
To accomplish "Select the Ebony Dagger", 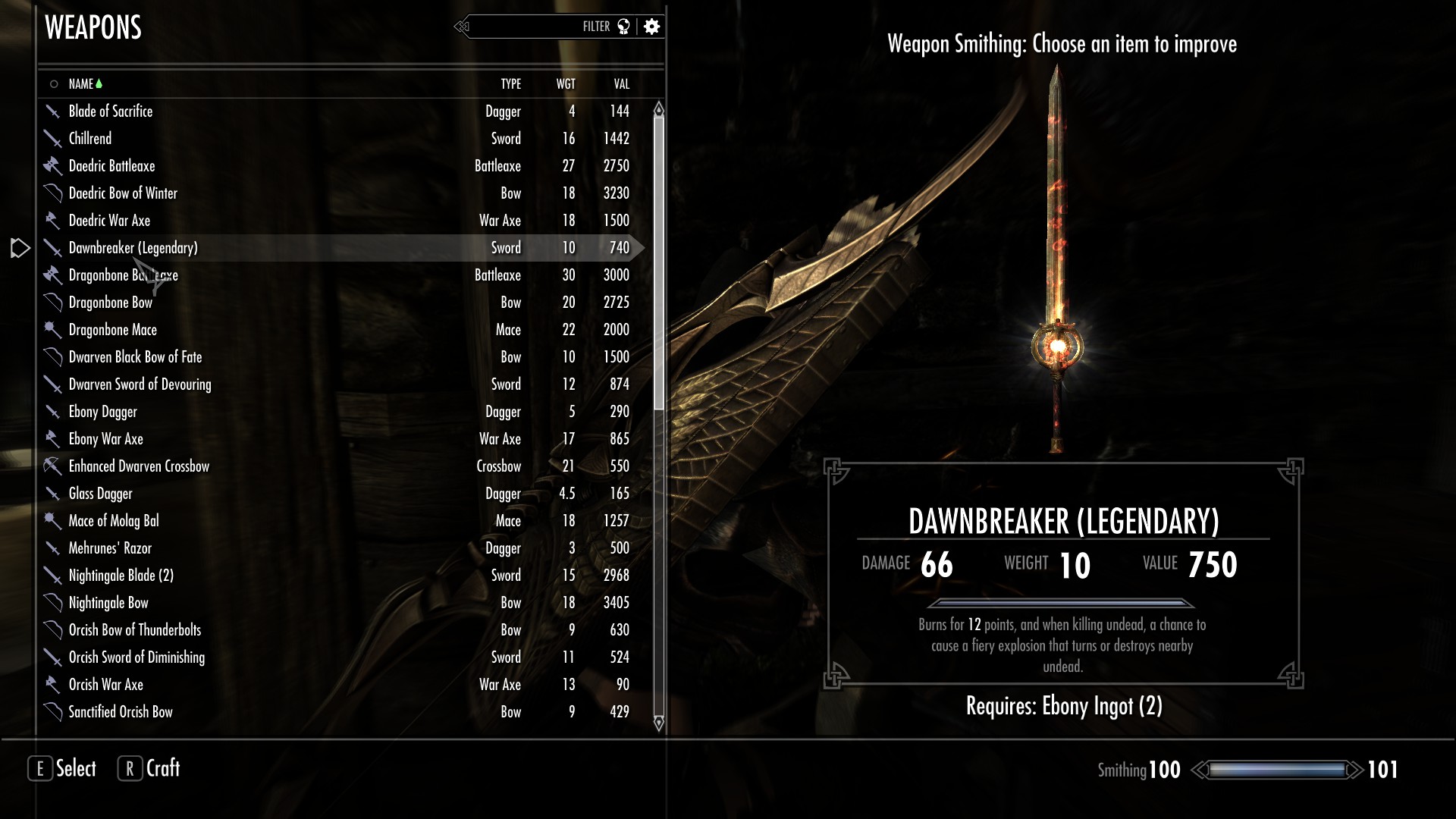I will click(103, 412).
